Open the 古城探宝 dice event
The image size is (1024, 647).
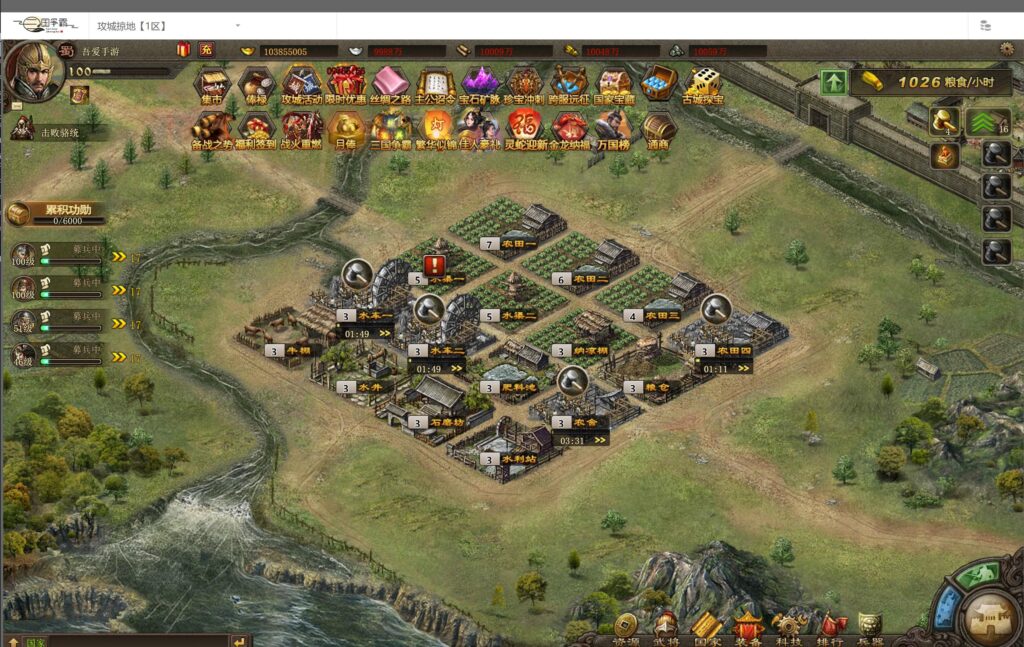pos(703,83)
